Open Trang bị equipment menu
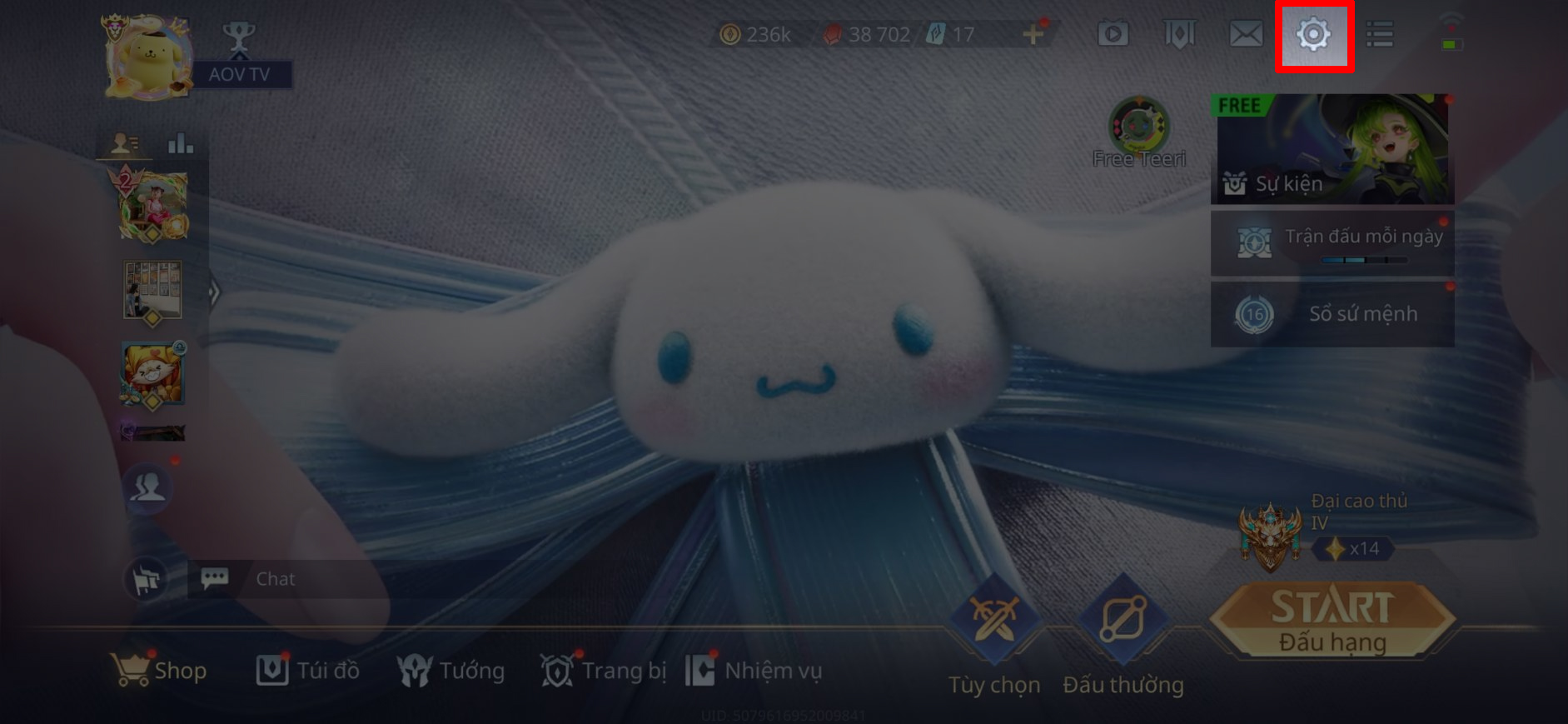The height and width of the screenshot is (724, 1568). tap(604, 671)
